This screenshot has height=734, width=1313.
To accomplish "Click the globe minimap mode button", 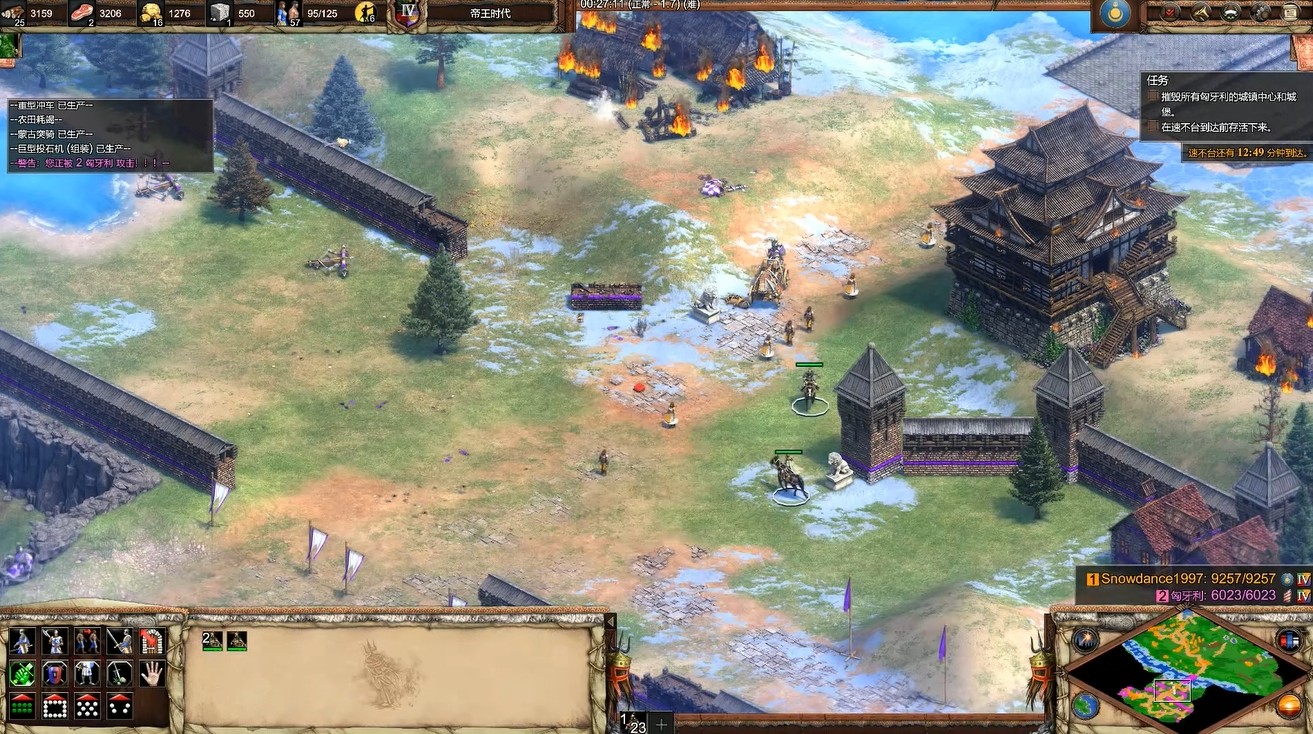I will pyautogui.click(x=1084, y=705).
